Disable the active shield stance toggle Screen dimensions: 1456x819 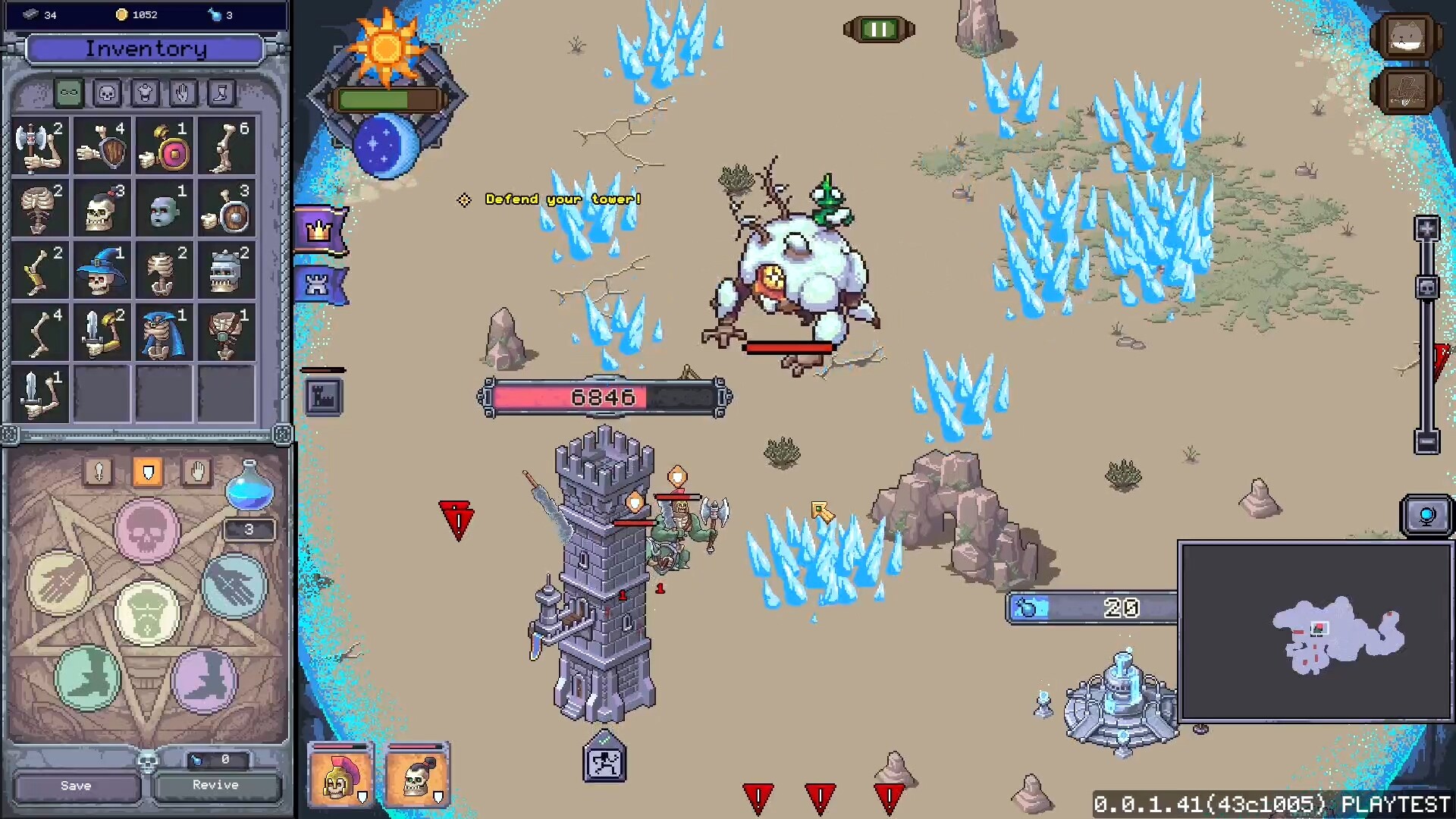[x=149, y=472]
